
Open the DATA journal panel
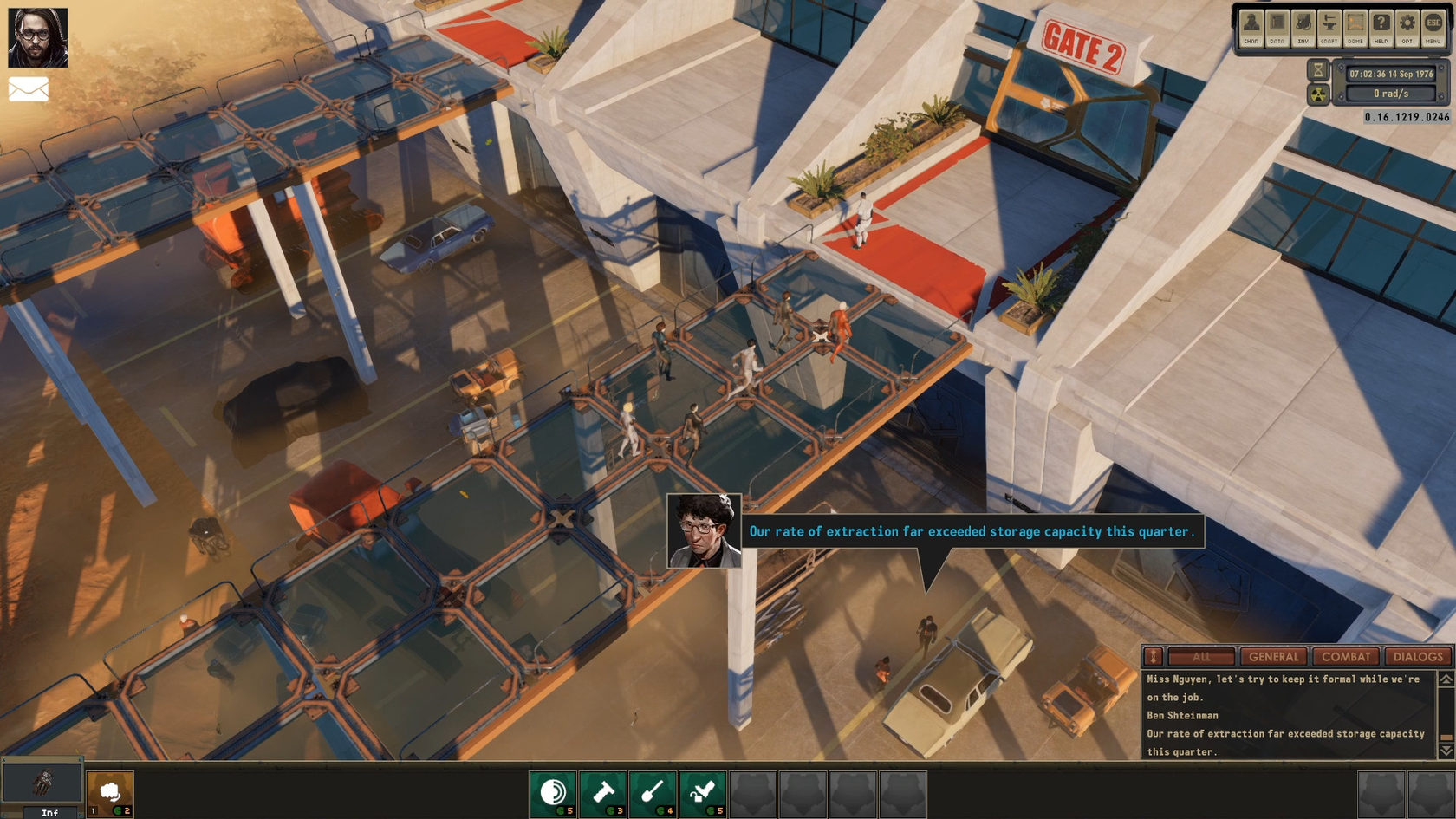click(x=1277, y=27)
